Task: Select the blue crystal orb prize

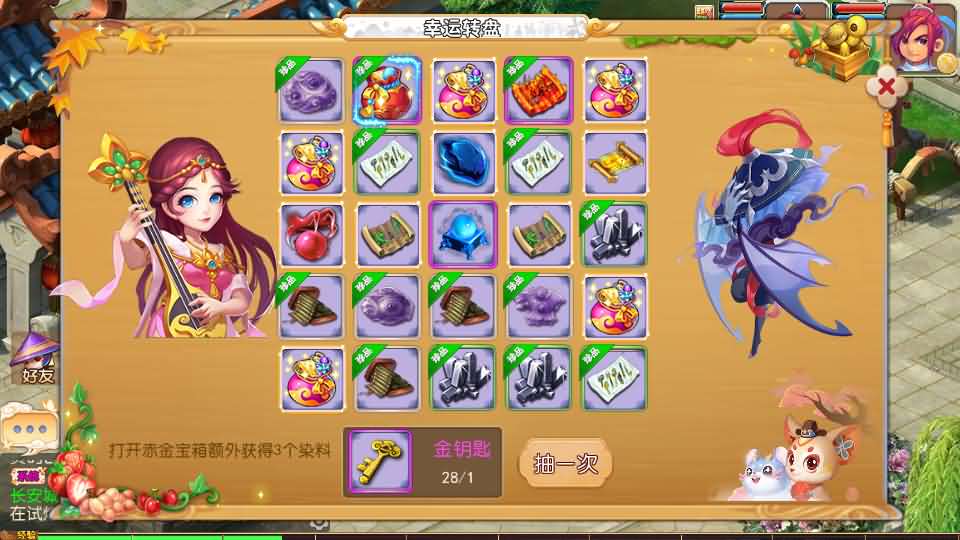Action: point(463,234)
